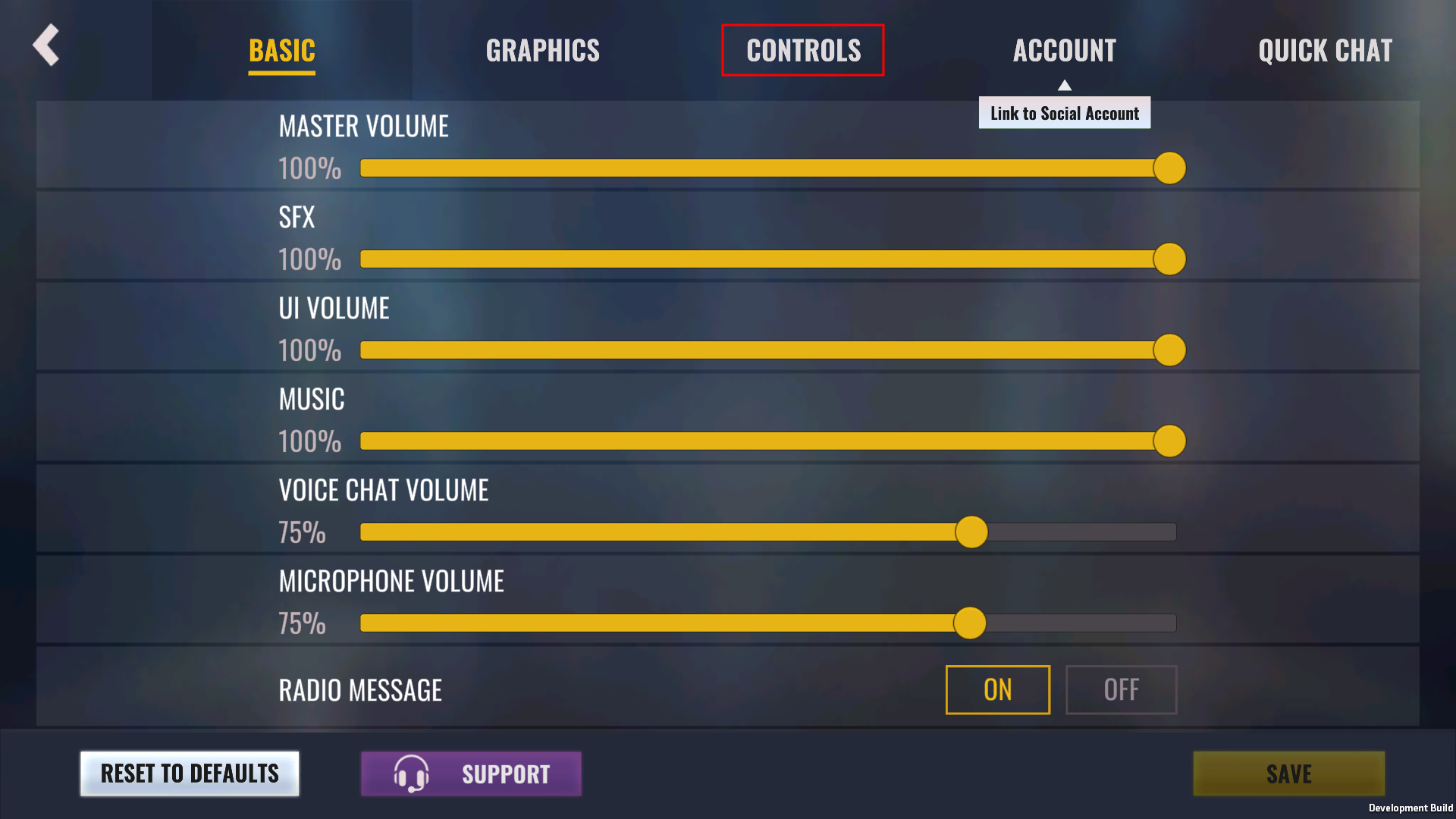
Task: Click the headset icon on the Support button
Action: click(412, 773)
